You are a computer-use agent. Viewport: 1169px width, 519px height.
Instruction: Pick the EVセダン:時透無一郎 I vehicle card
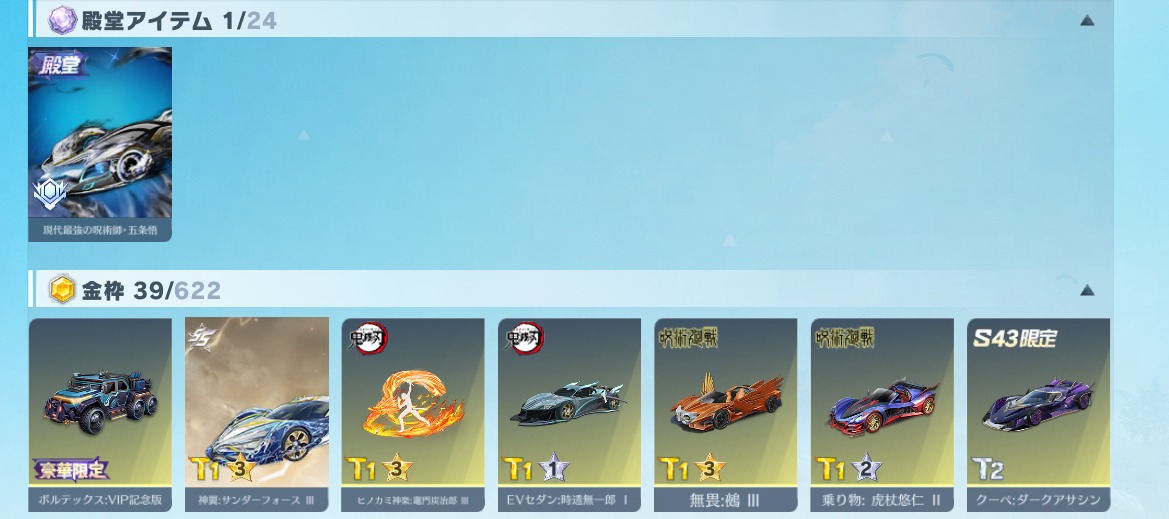coord(569,414)
